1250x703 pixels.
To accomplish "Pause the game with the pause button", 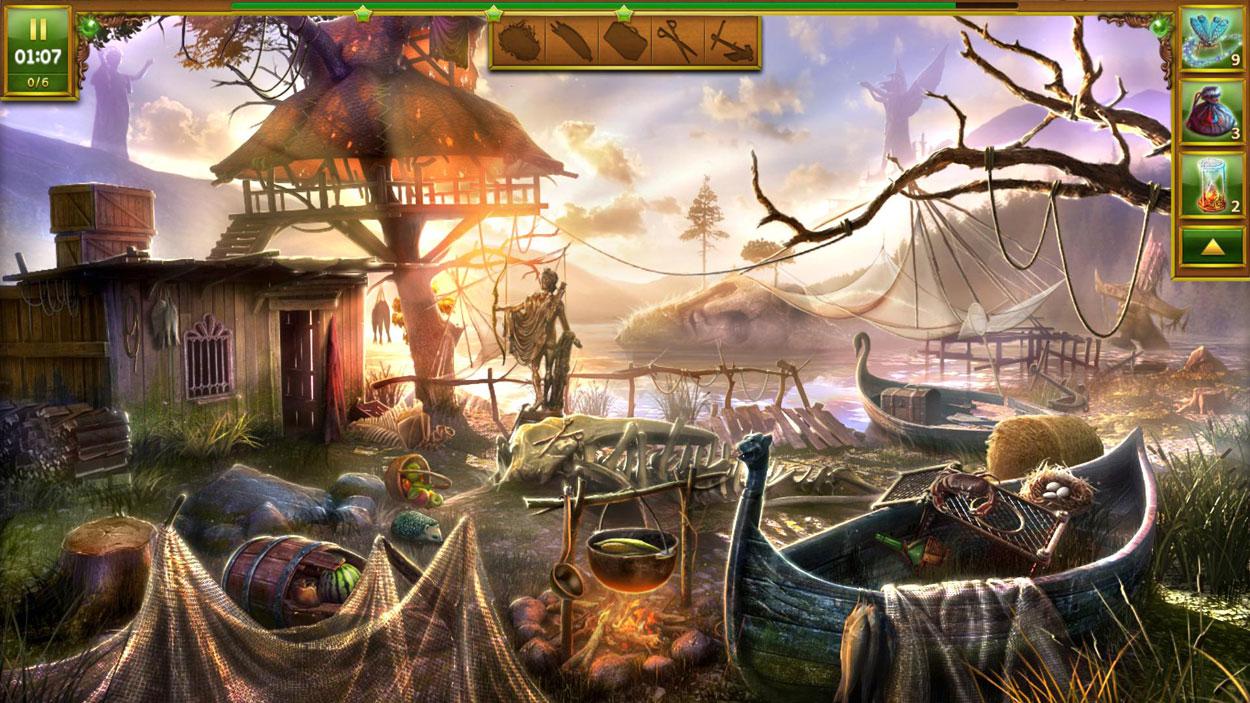I will [x=38, y=29].
